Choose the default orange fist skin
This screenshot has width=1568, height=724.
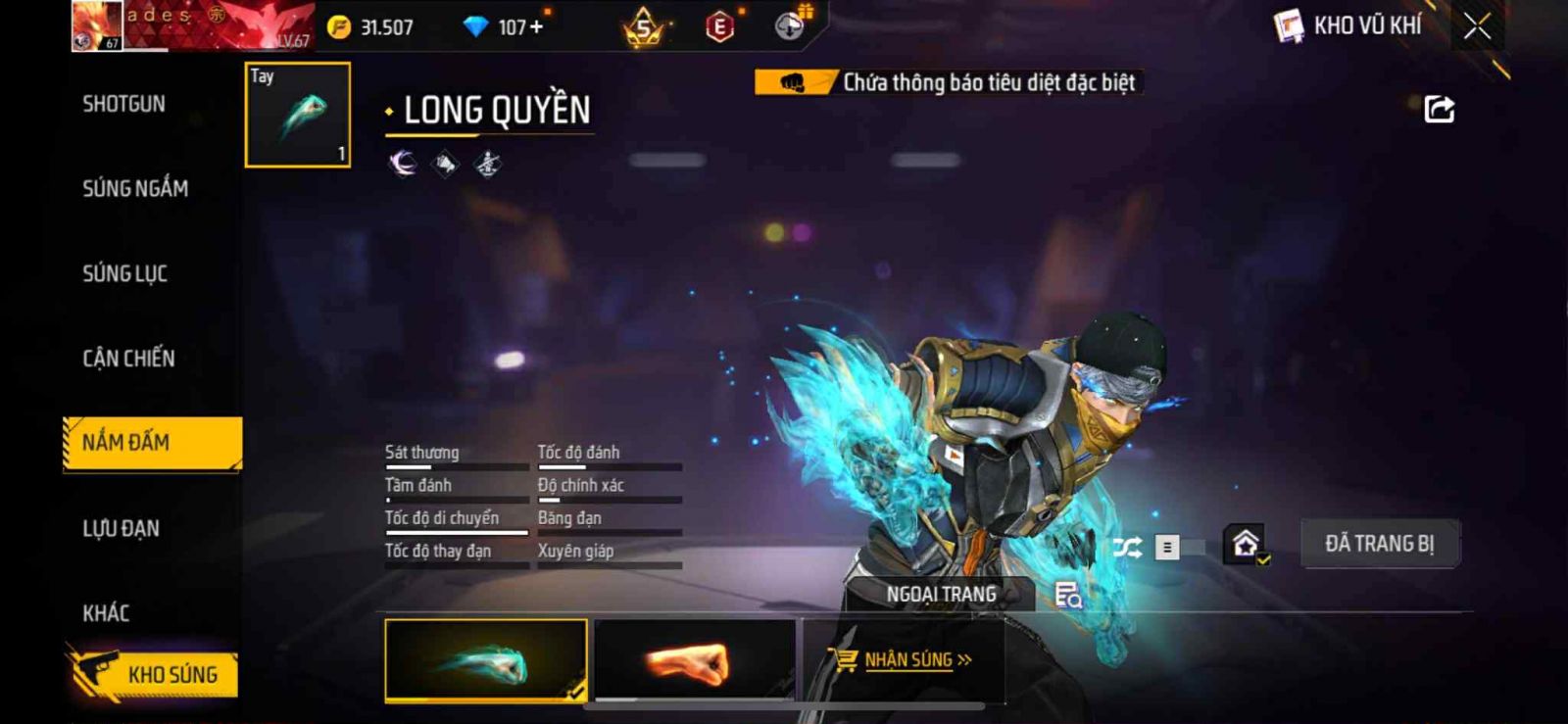tap(694, 660)
